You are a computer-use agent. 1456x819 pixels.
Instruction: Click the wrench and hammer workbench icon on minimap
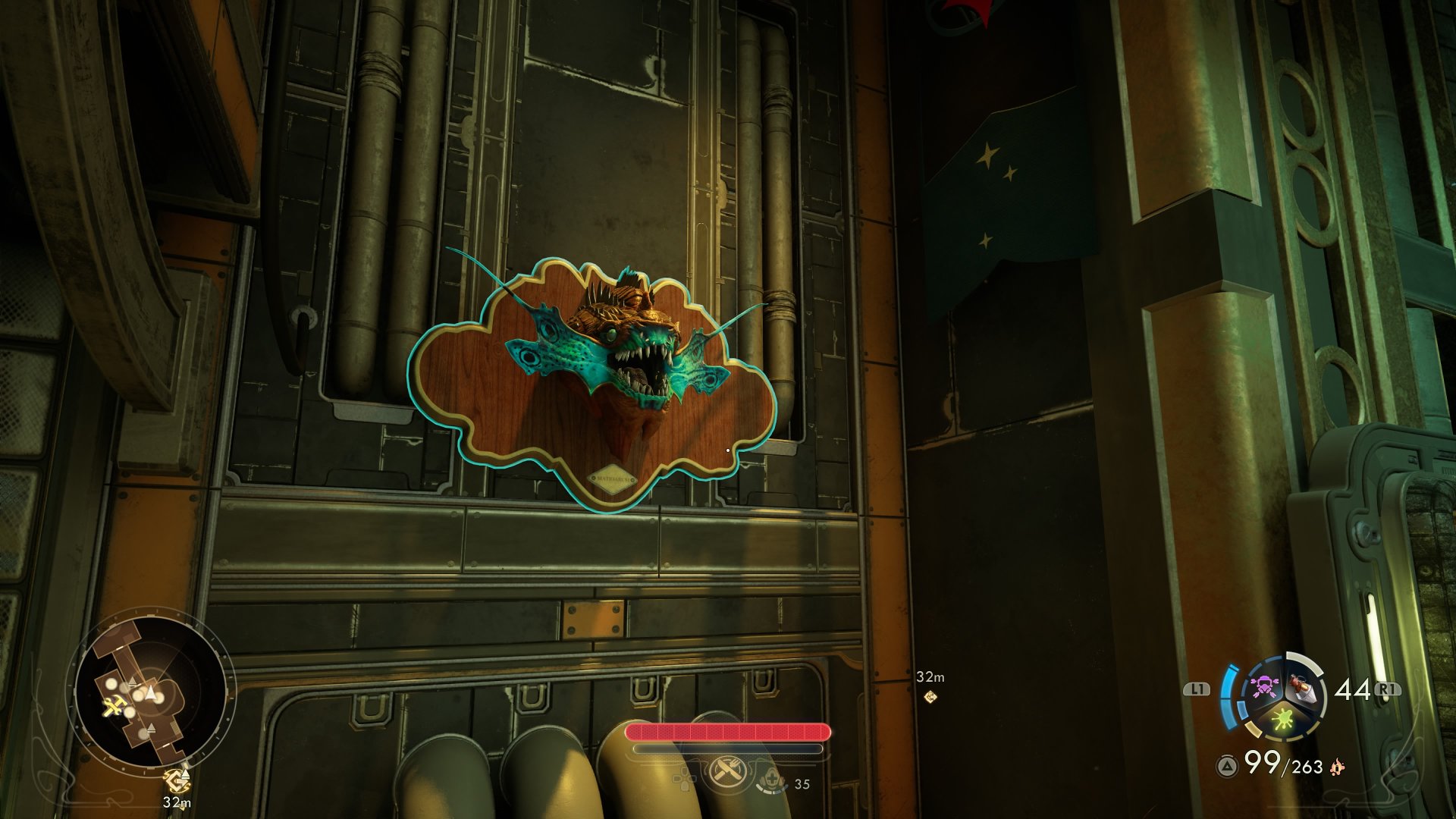pos(115,706)
